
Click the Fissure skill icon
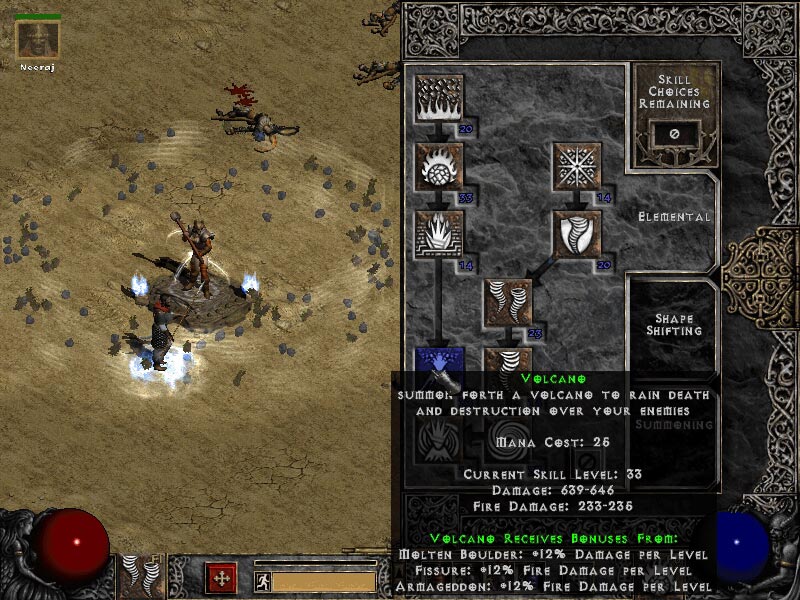[438, 235]
